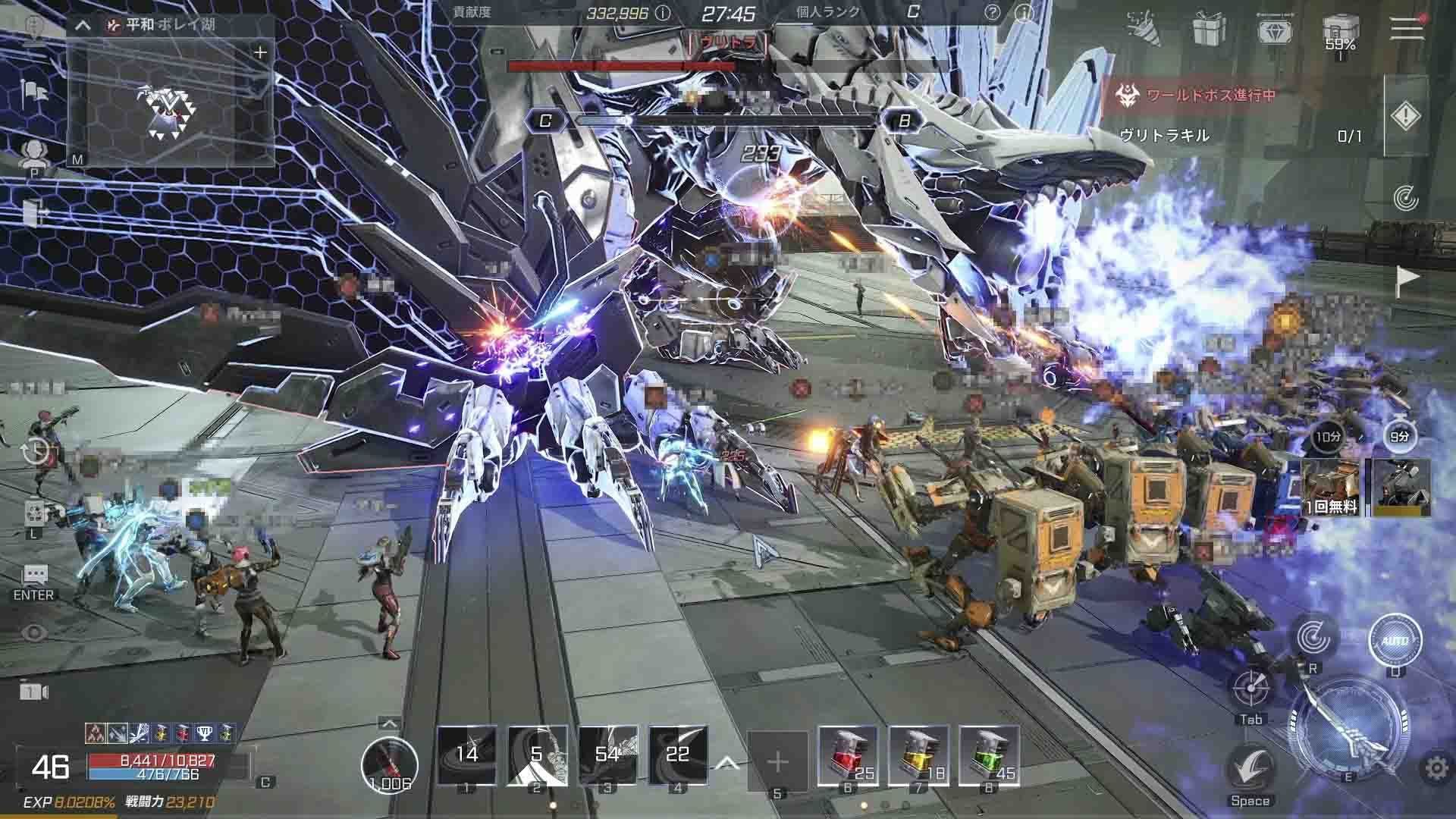1456x819 pixels.
Task: Open the inventory chest showing 59%
Action: (1341, 32)
